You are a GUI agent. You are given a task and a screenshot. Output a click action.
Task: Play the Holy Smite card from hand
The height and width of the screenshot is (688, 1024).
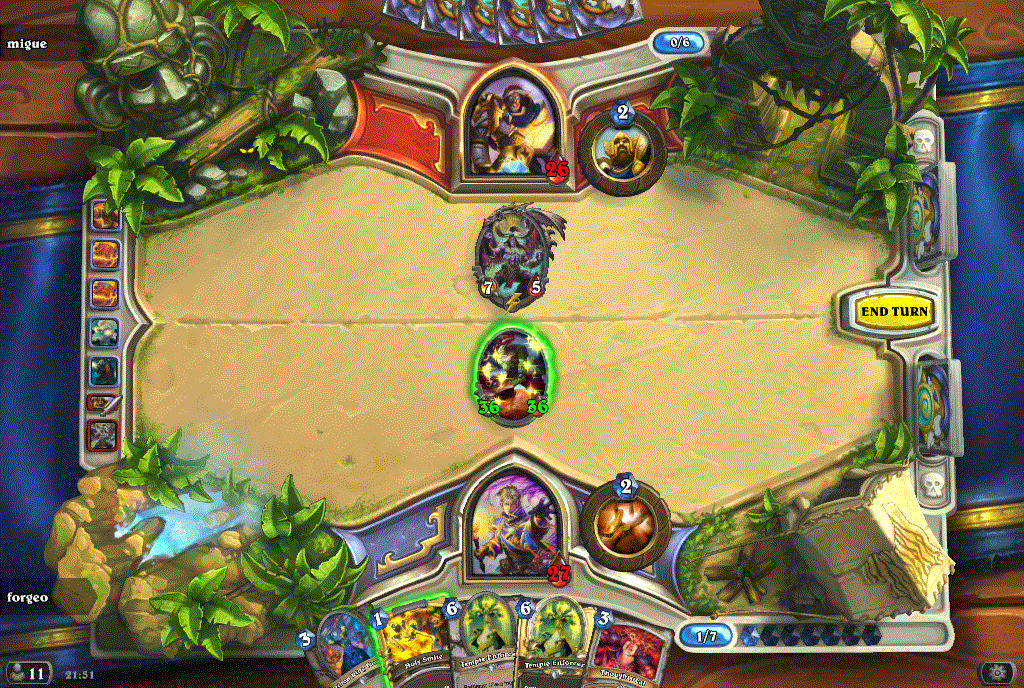point(409,648)
